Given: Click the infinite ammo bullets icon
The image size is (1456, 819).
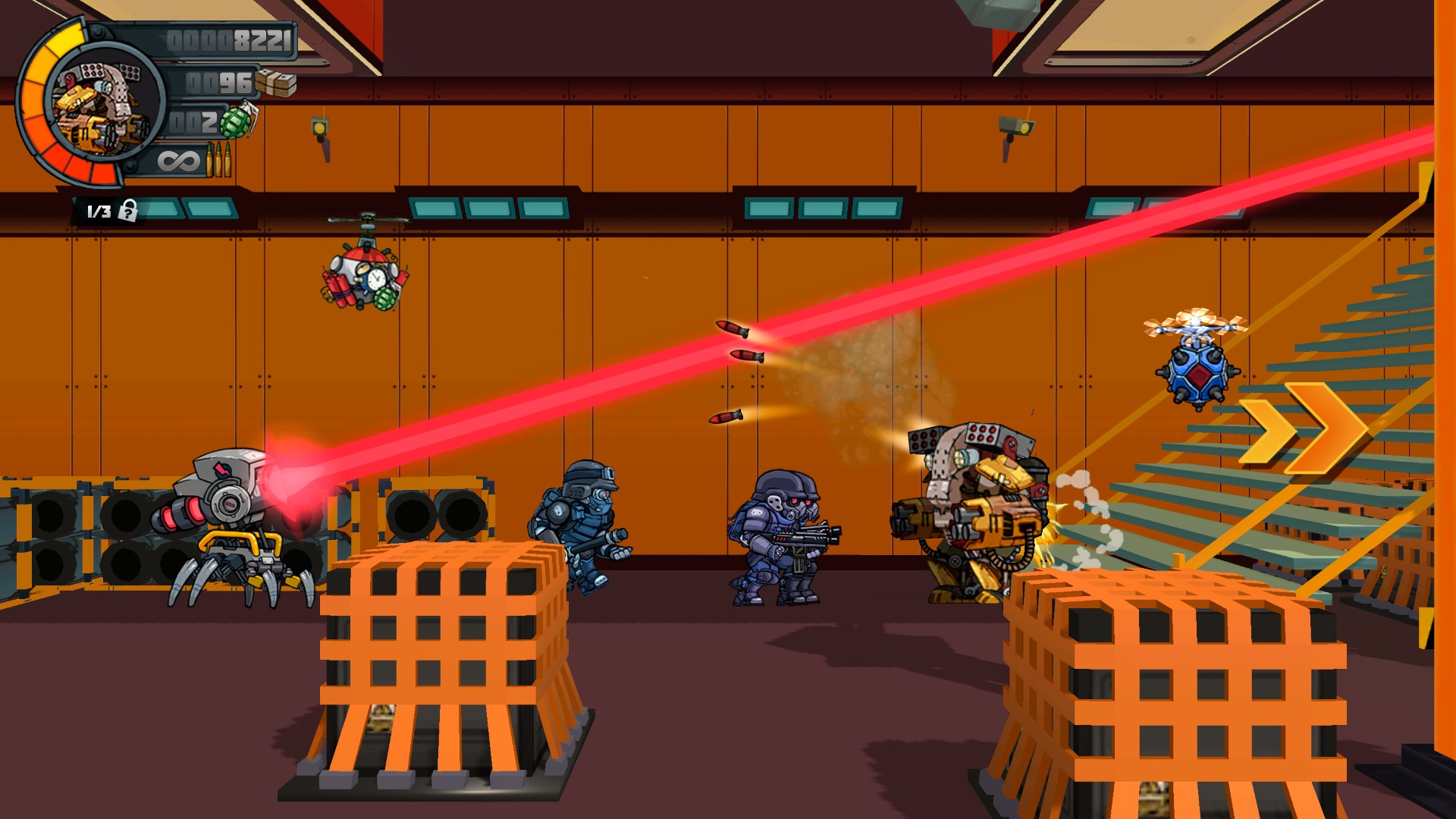Looking at the screenshot, I should point(220,161).
